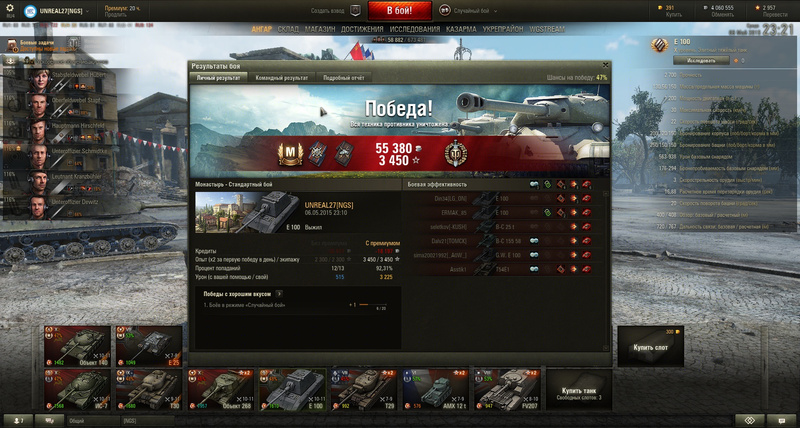Open the "Исследования" tech tree
This screenshot has width=800, height=428.
click(413, 30)
